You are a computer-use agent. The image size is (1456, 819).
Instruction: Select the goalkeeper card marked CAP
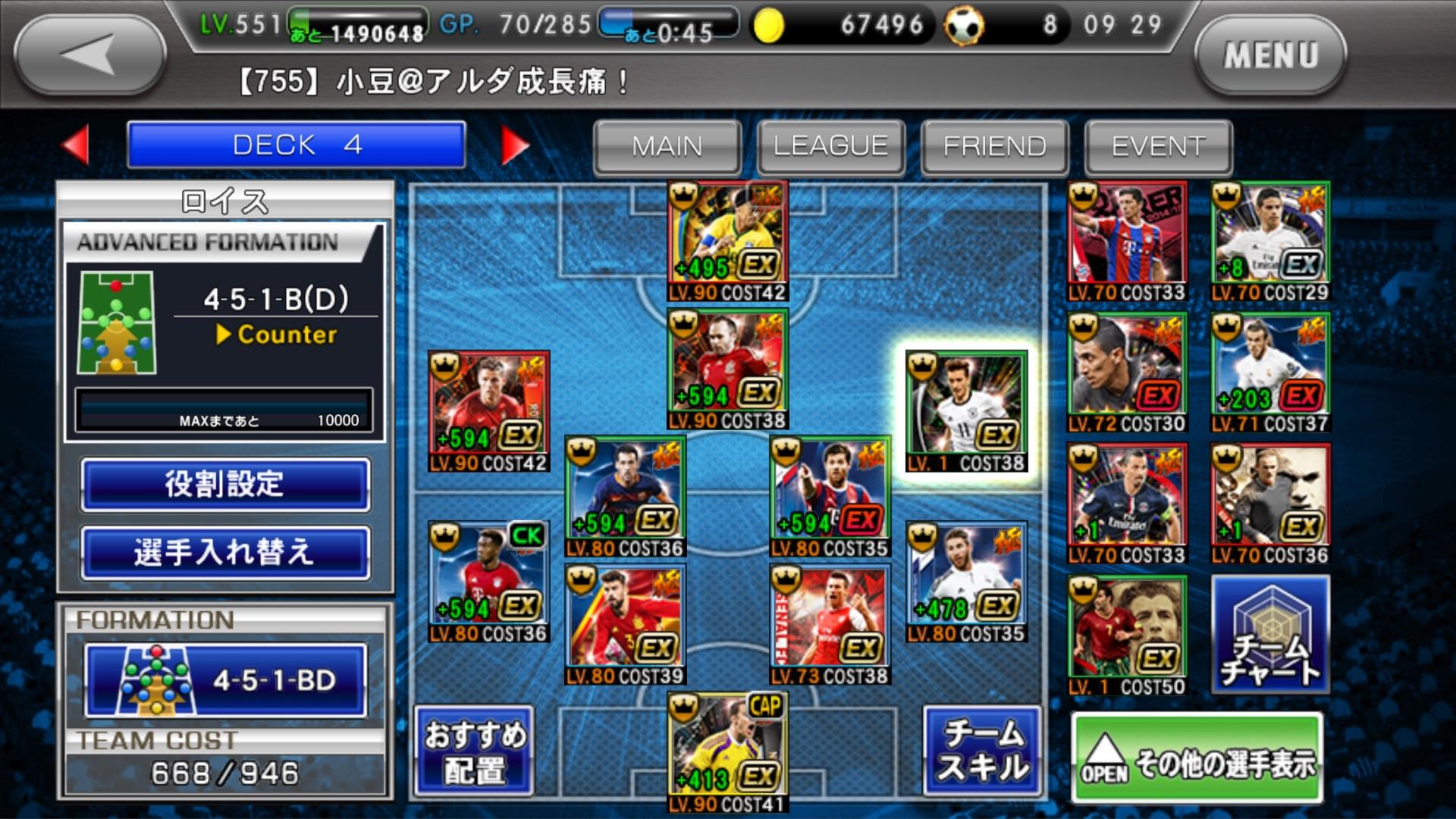pyautogui.click(x=727, y=751)
